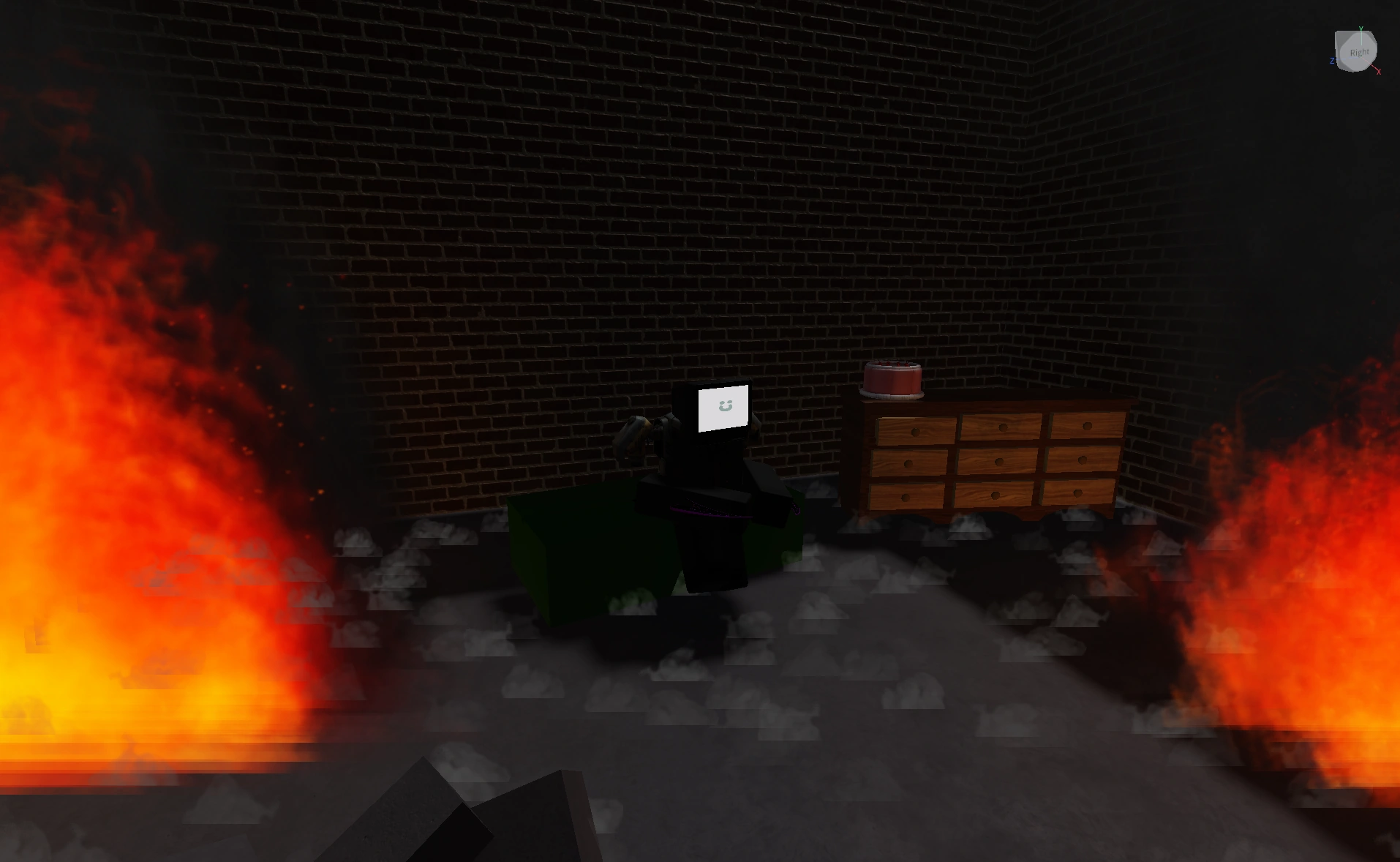Click the view orientation cube gizmo
1400x862 pixels.
point(1358,50)
